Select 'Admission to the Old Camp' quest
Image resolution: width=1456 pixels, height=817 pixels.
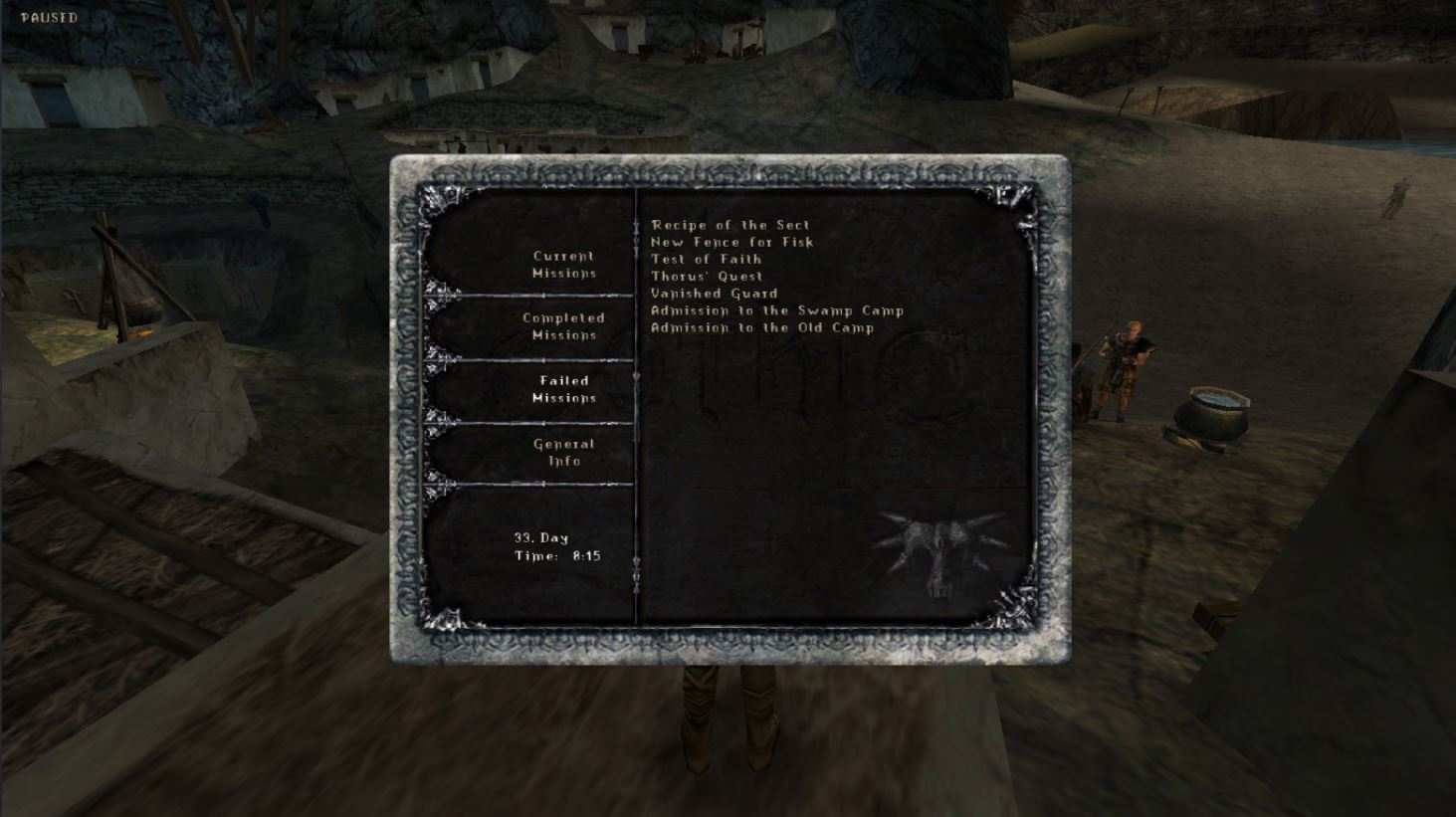pyautogui.click(x=759, y=327)
